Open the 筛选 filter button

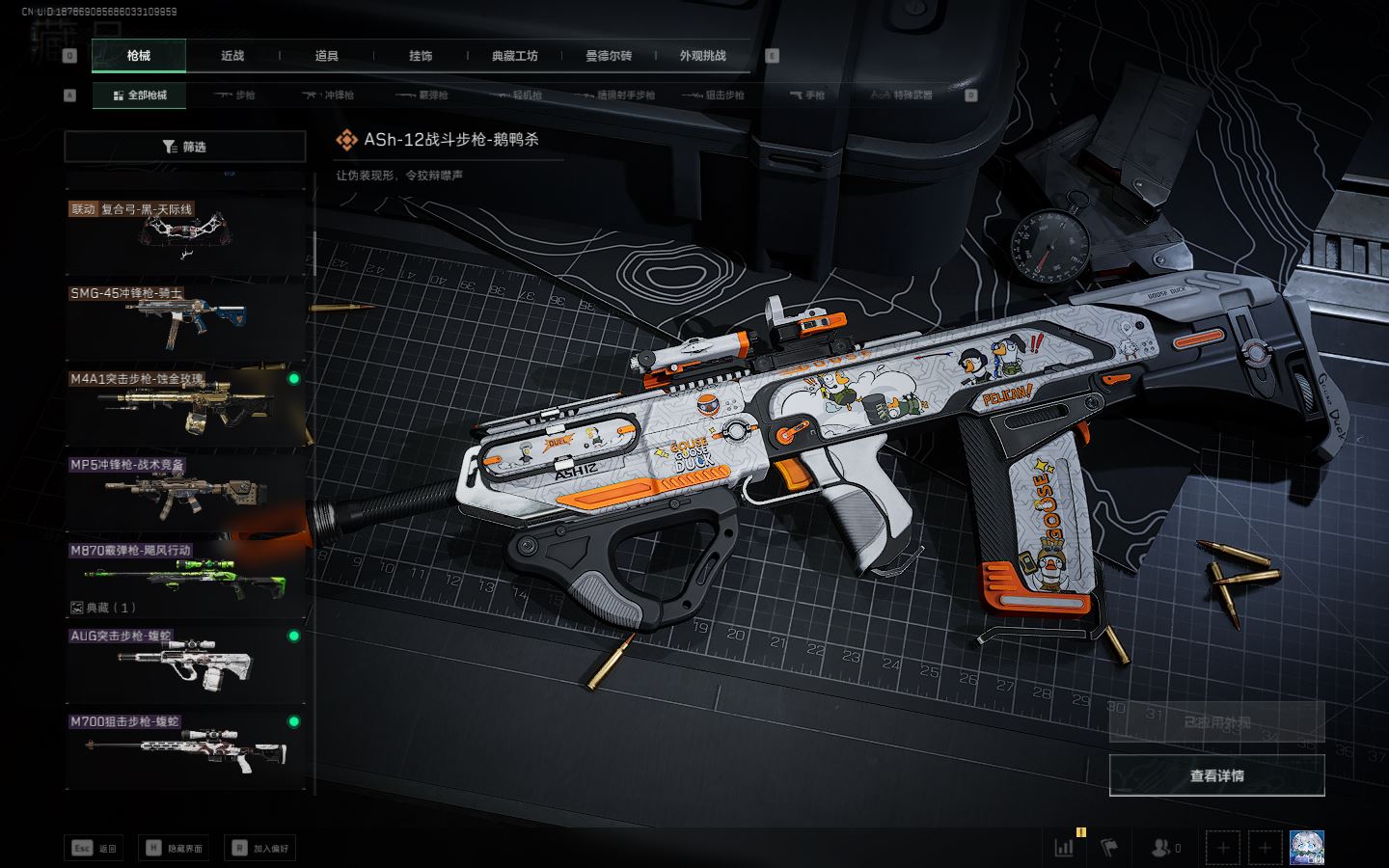(x=185, y=147)
